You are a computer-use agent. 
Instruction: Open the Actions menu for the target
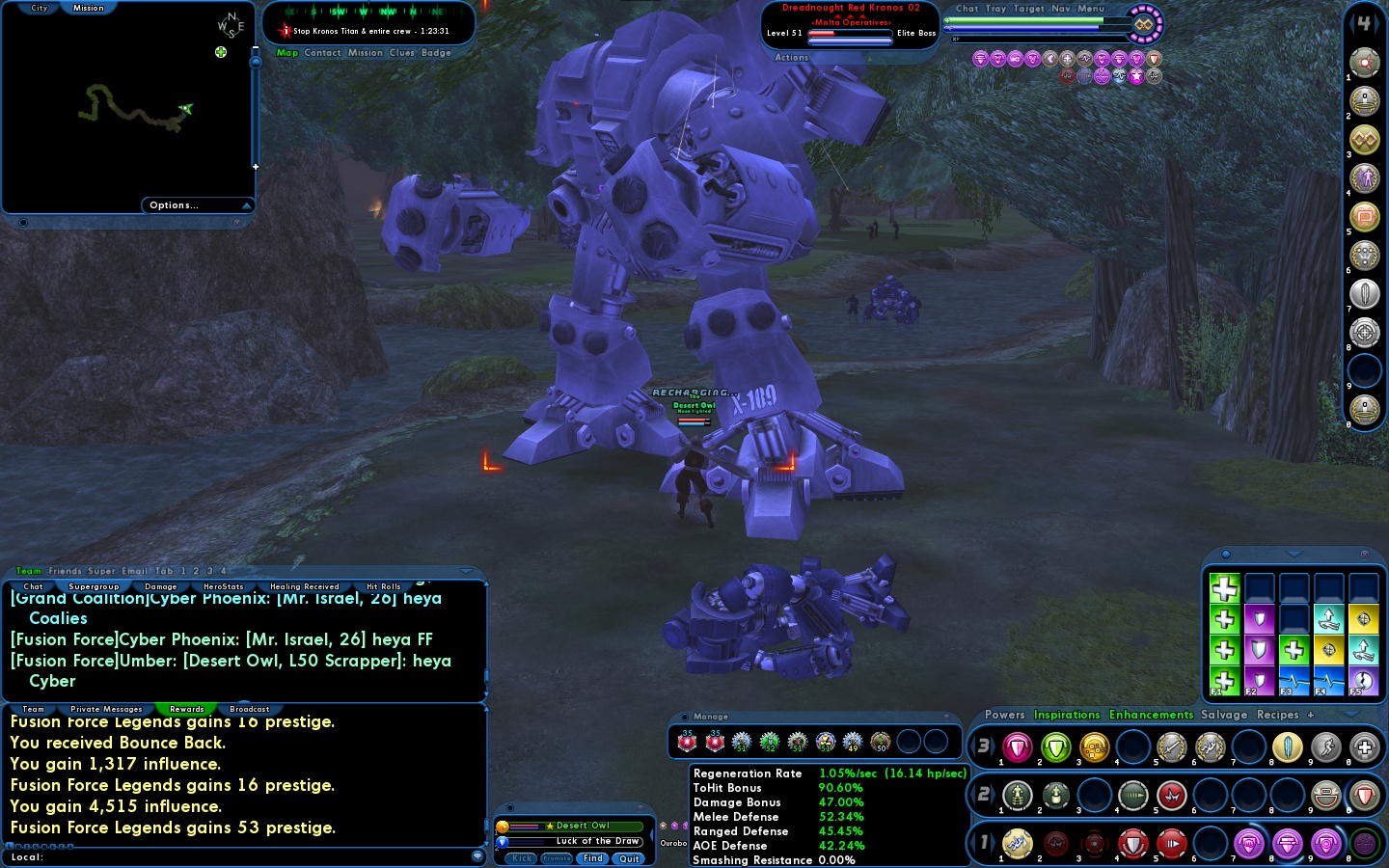point(792,58)
